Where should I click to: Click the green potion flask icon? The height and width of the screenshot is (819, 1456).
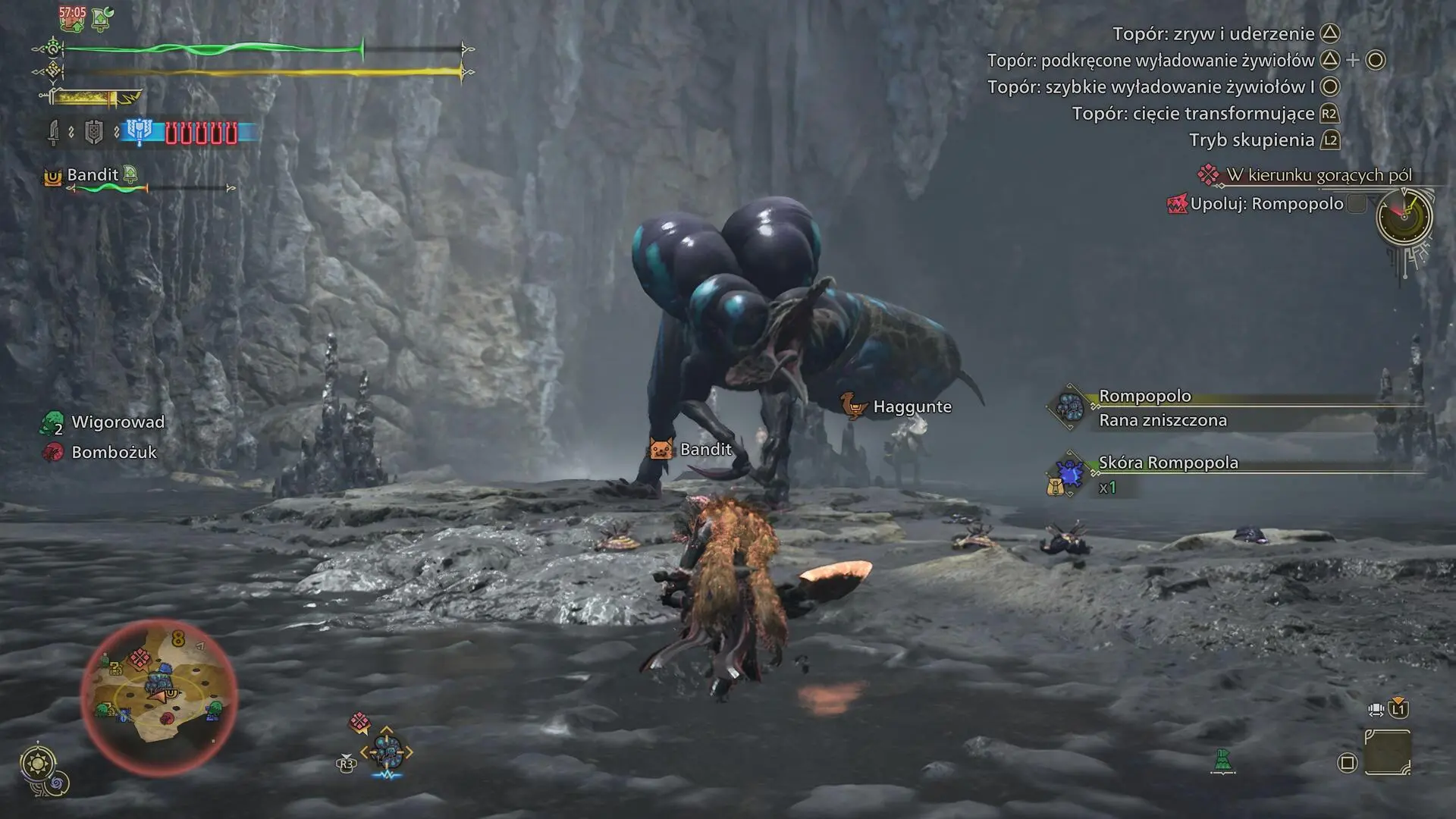pyautogui.click(x=1222, y=760)
